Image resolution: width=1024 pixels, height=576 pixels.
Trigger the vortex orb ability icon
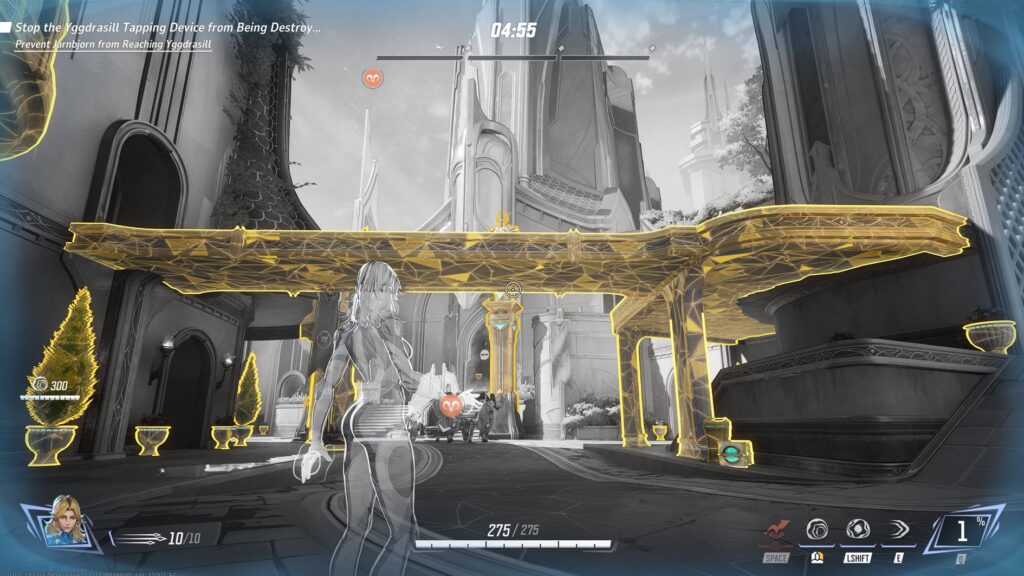click(x=857, y=530)
